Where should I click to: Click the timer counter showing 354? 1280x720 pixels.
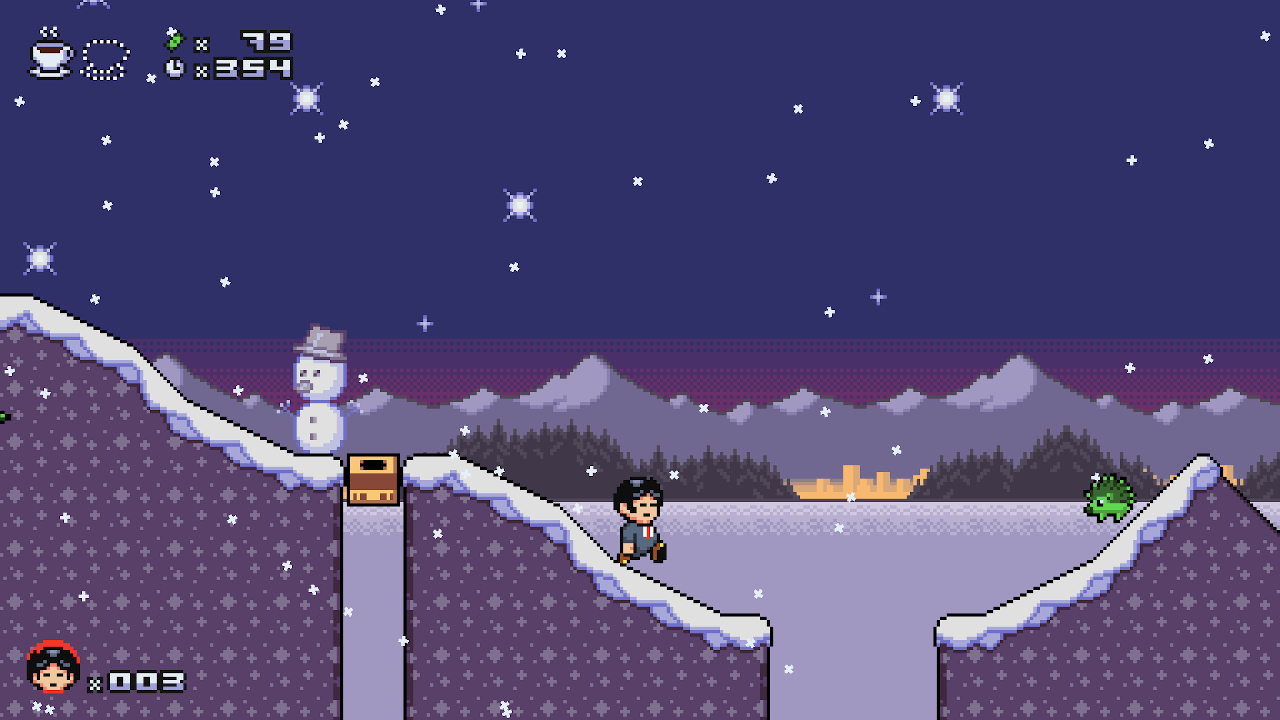pos(255,69)
